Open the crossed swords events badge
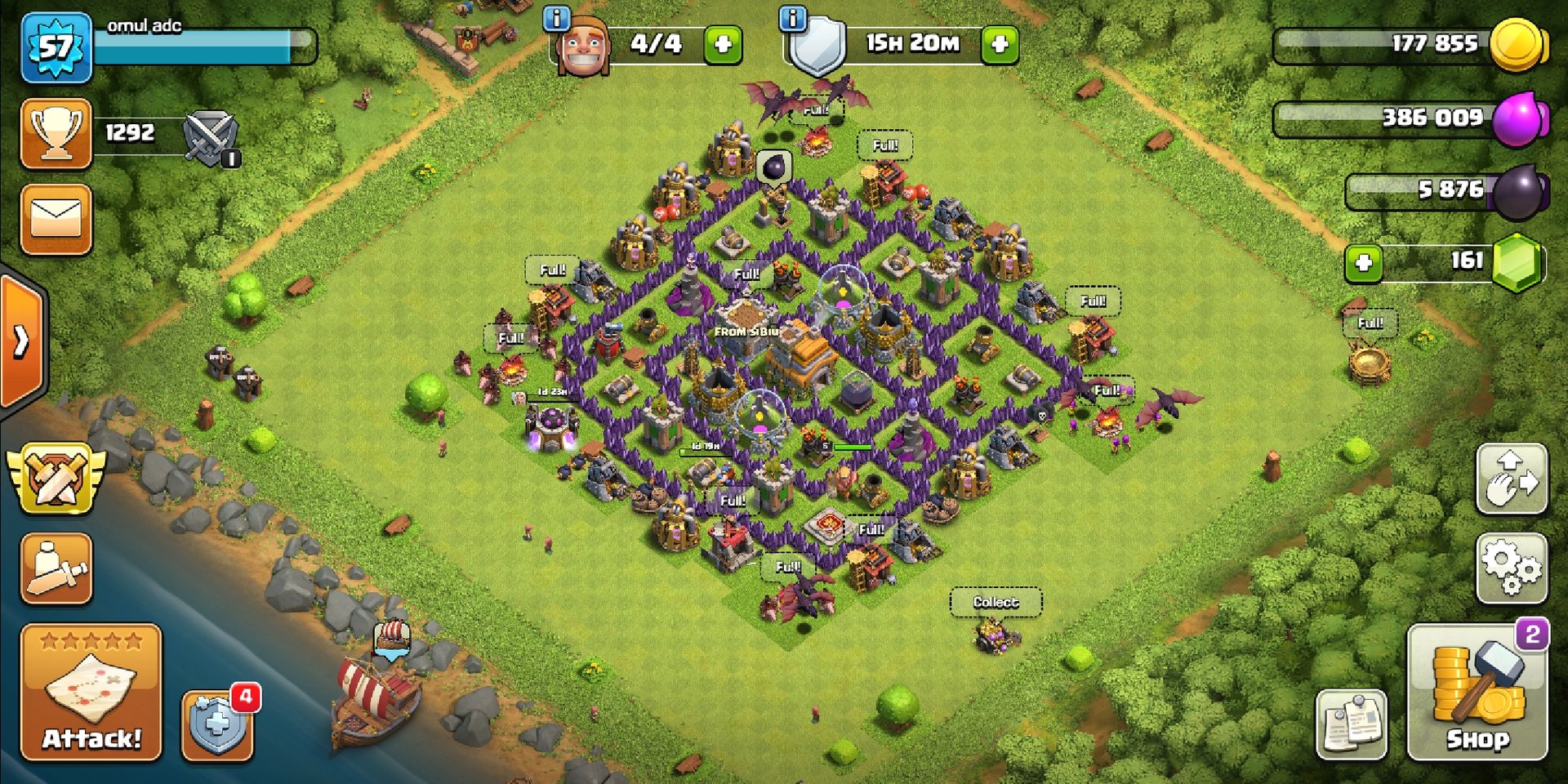Screen dimensions: 1568x784 [x=56, y=478]
